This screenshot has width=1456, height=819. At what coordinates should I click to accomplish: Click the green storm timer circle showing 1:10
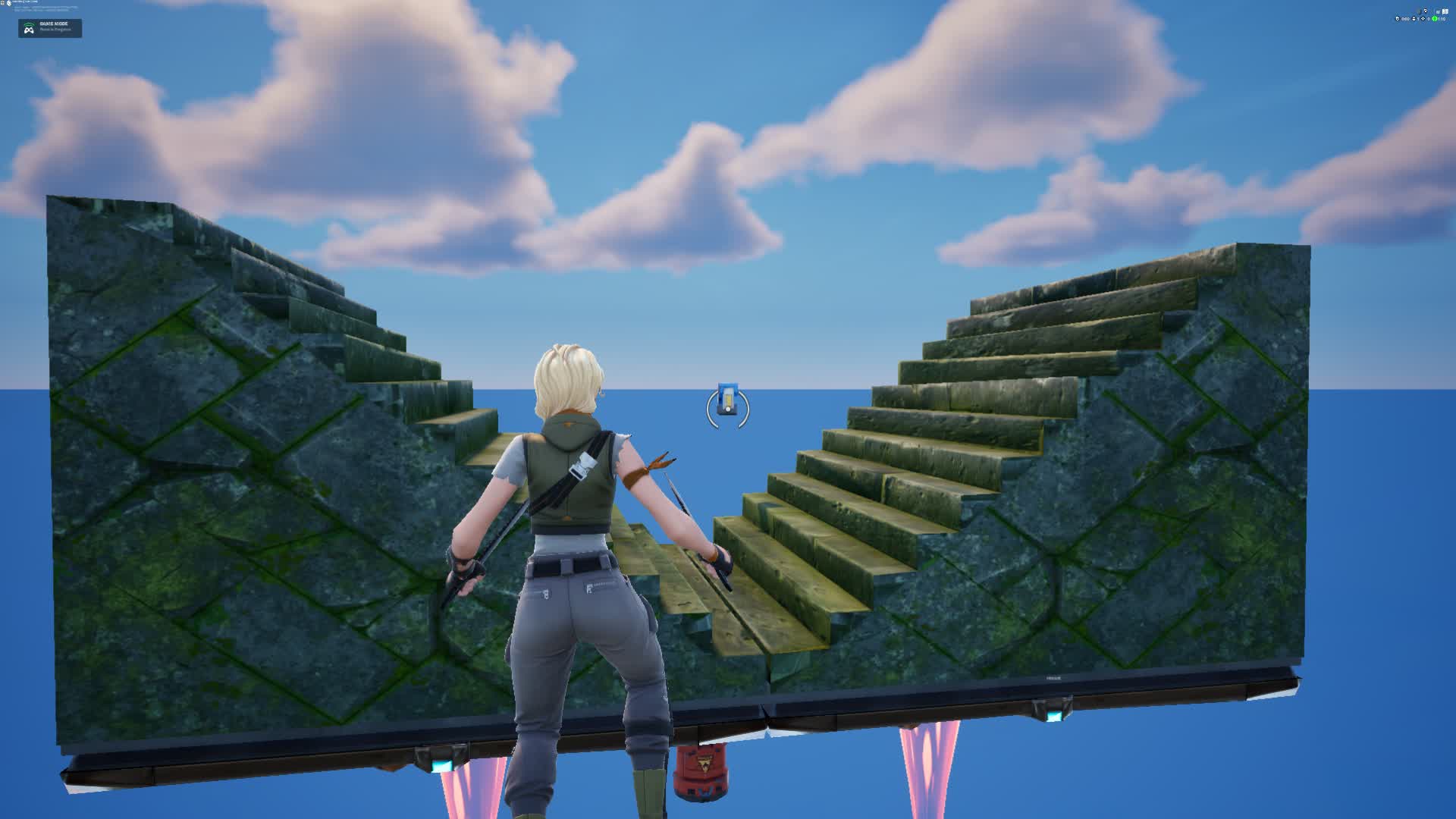point(1435,19)
